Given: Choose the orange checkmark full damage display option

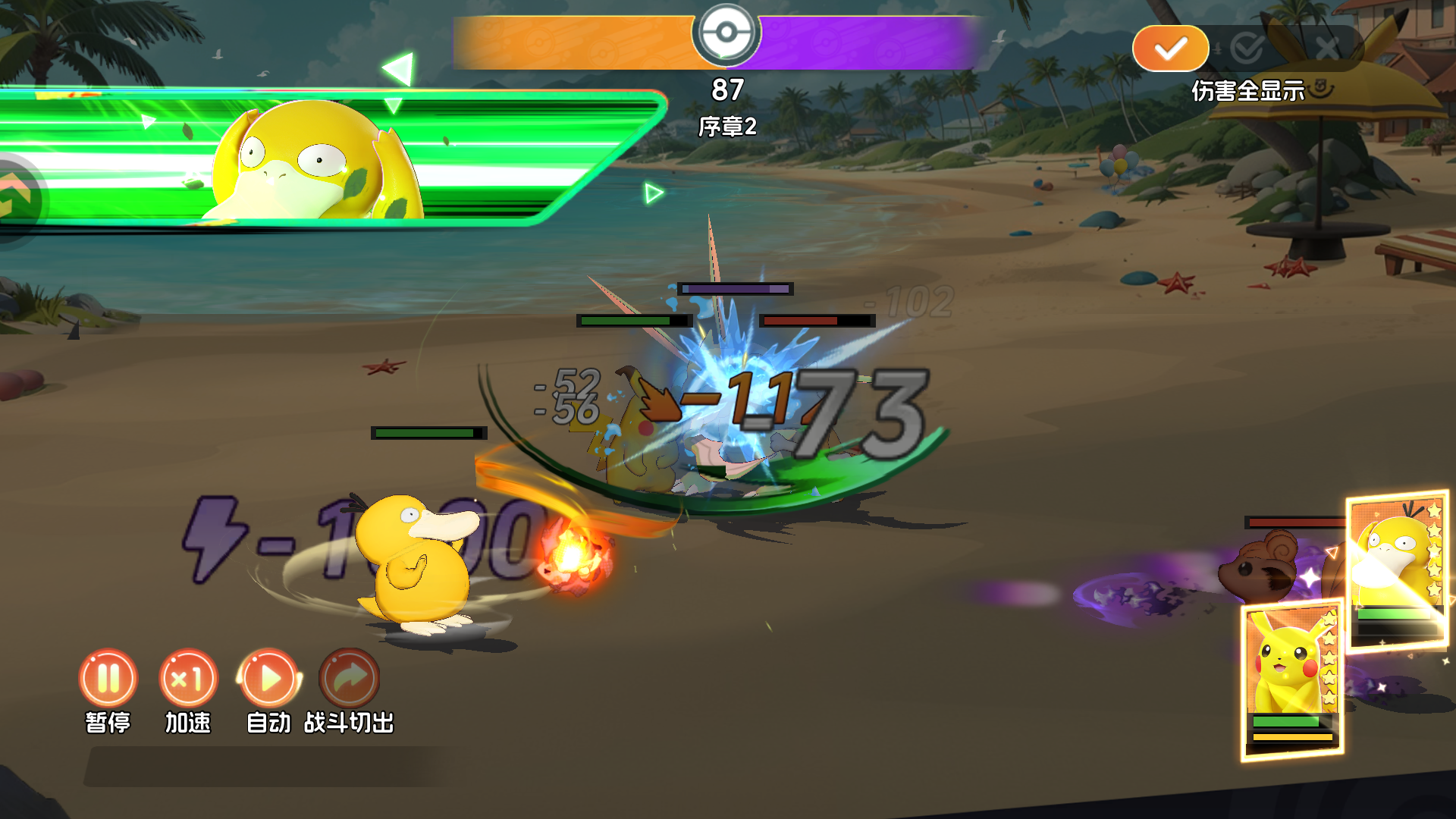Looking at the screenshot, I should 1170,49.
